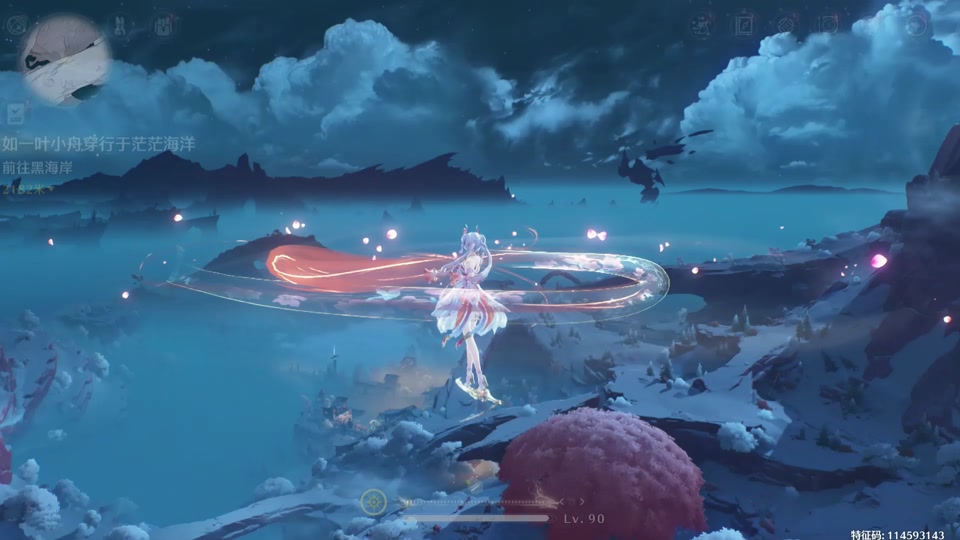Open the quest log clipboard icon
Image resolution: width=960 pixels, height=540 pixels.
tap(15, 114)
